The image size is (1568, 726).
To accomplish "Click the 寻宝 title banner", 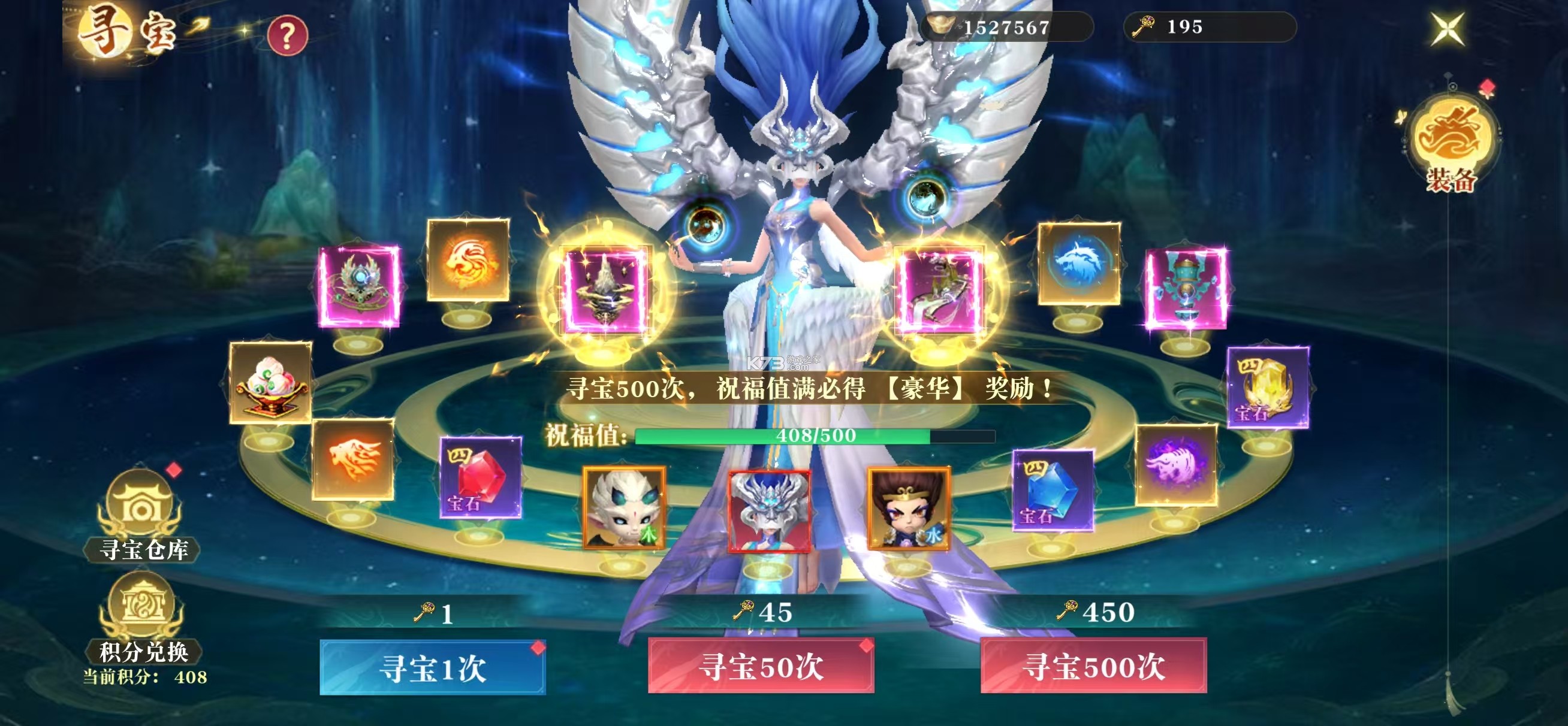I will (x=128, y=31).
